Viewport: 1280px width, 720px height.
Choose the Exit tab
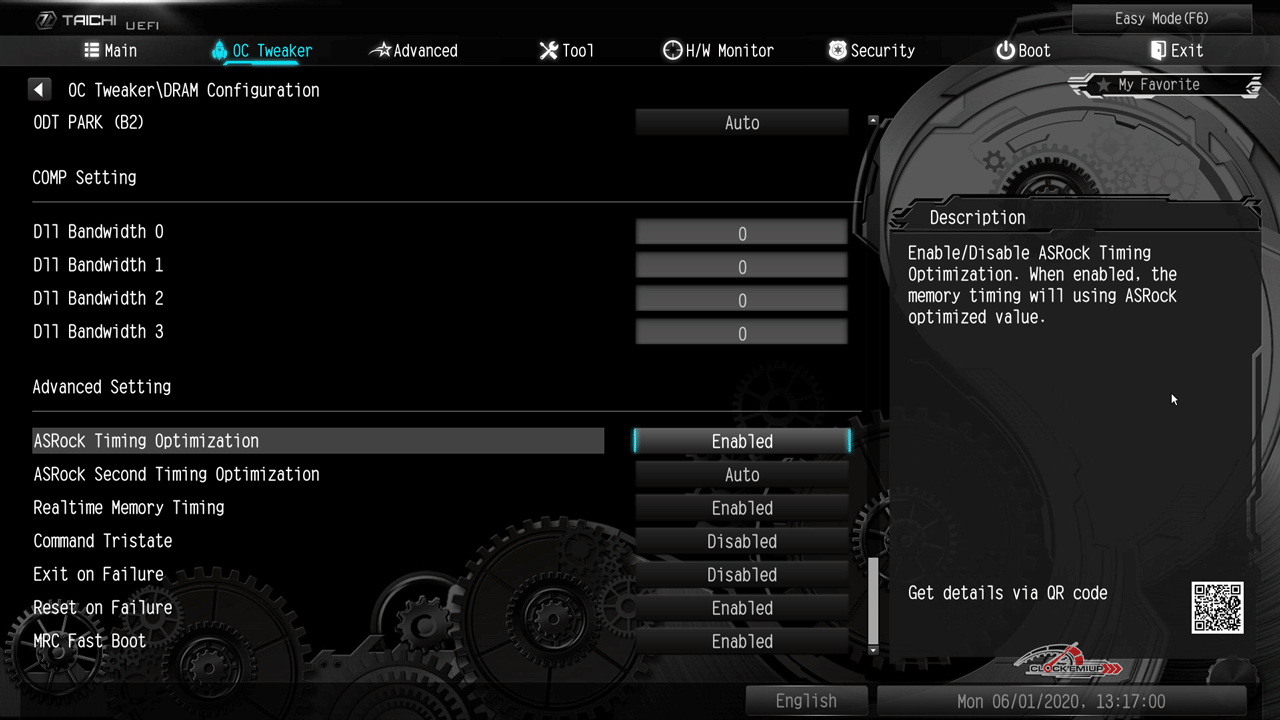pos(1176,51)
